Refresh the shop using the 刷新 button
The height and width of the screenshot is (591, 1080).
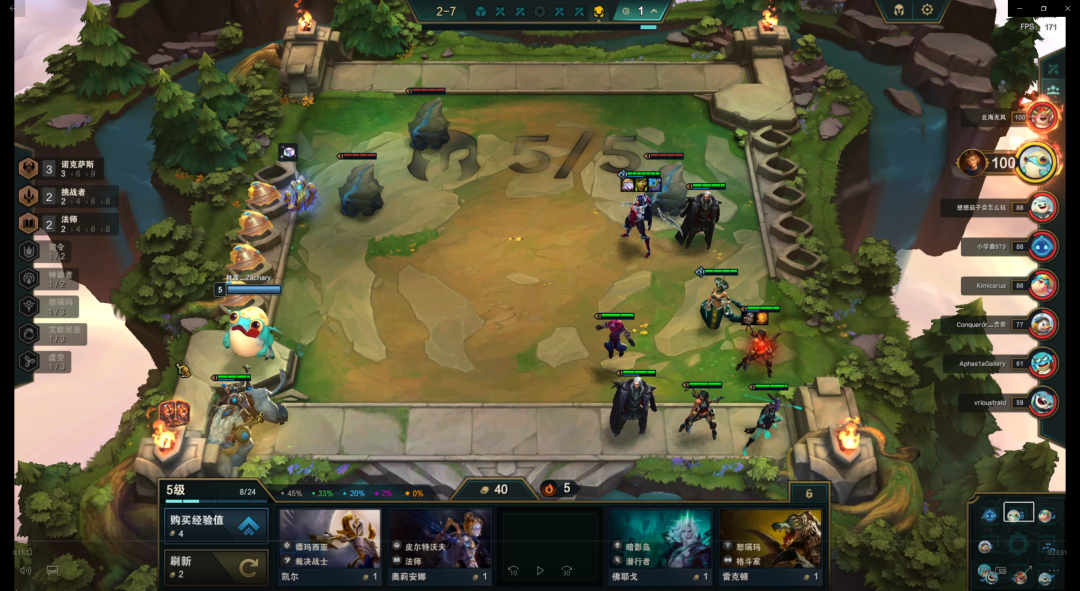pos(215,566)
